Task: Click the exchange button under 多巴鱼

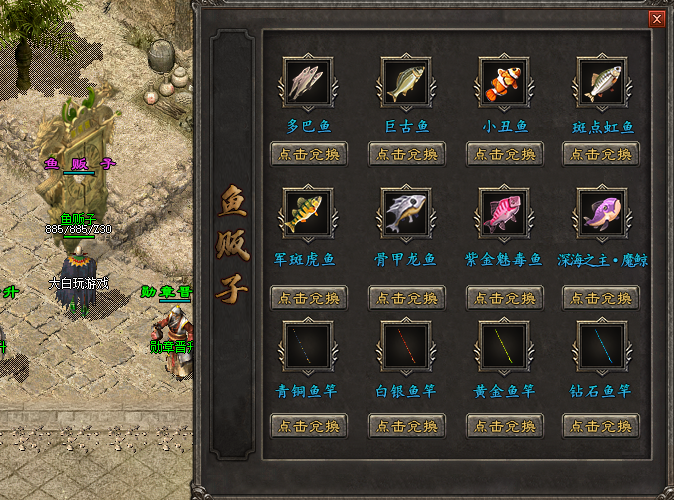Action: [x=309, y=154]
